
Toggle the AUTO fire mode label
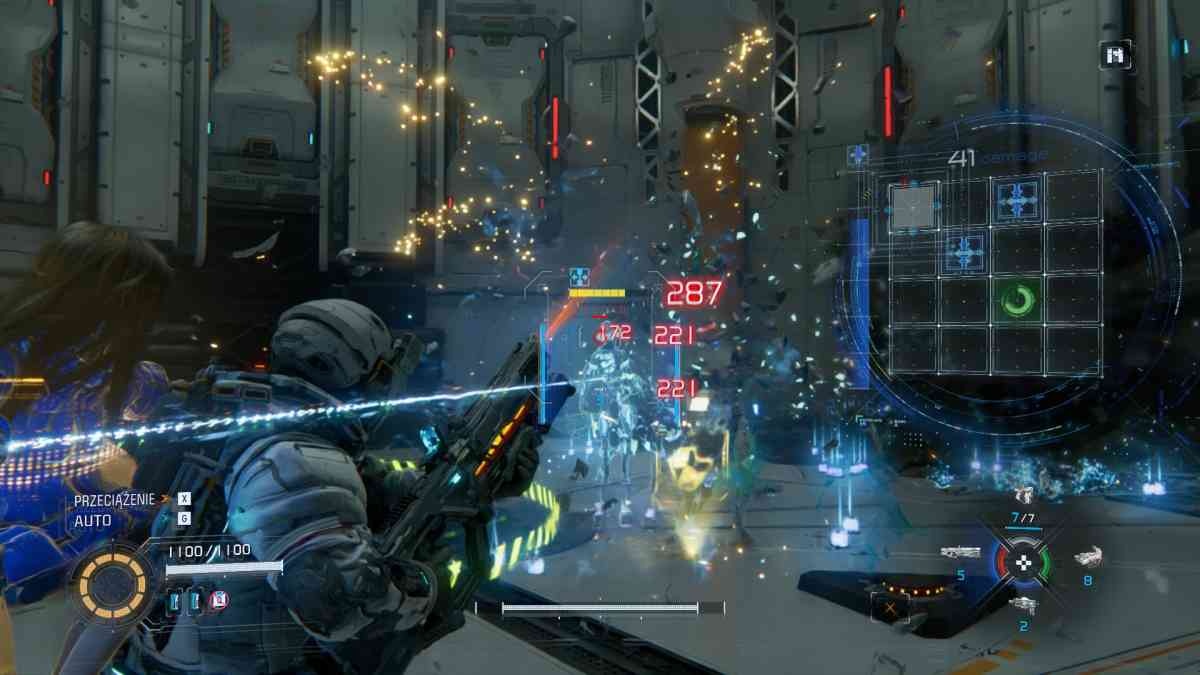pos(92,520)
